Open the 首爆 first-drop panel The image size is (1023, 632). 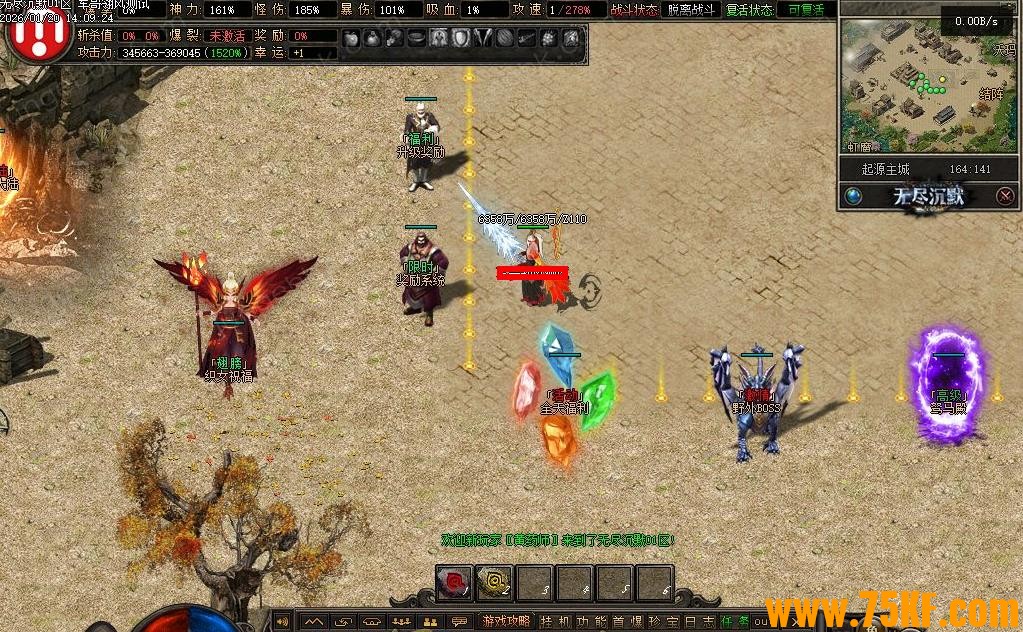tap(628, 622)
